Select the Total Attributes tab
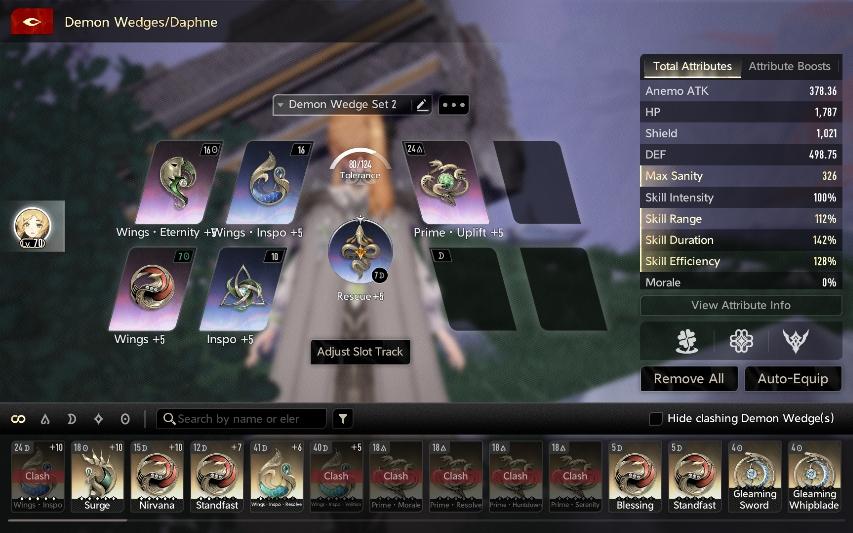Screen dimensions: 853x533 [x=692, y=66]
